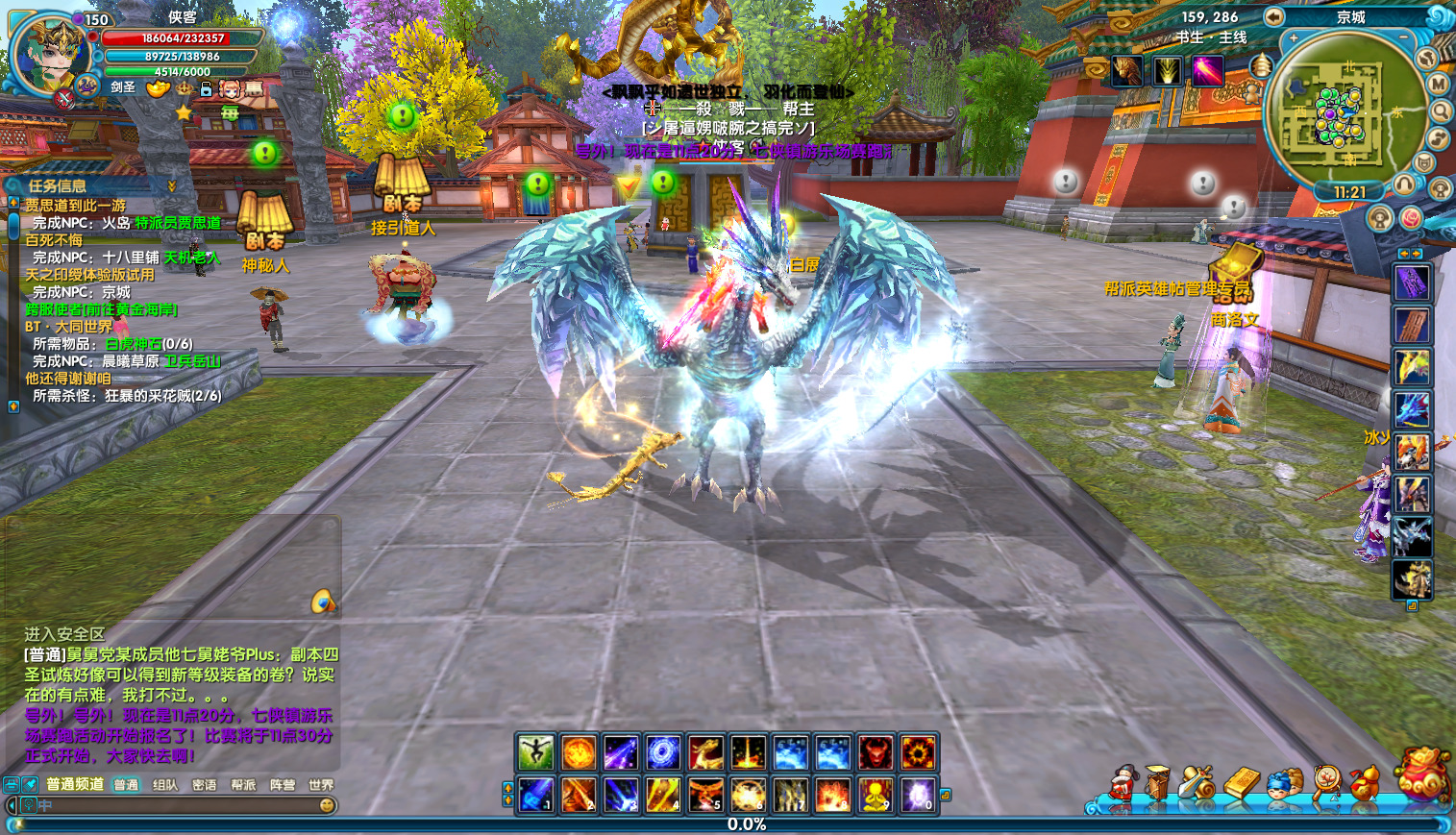Open the chat emoji smiley picker
The height and width of the screenshot is (835, 1456).
[327, 805]
